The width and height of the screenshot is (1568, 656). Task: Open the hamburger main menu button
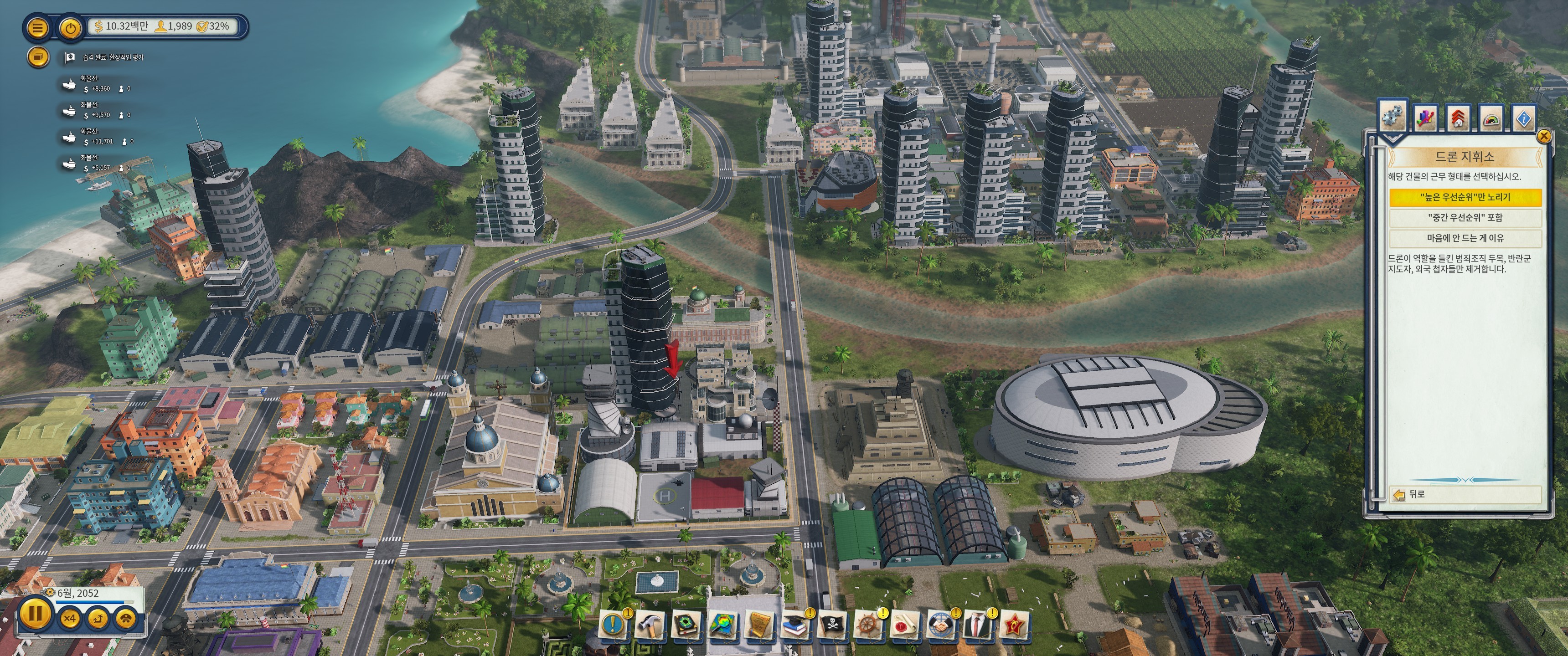37,27
